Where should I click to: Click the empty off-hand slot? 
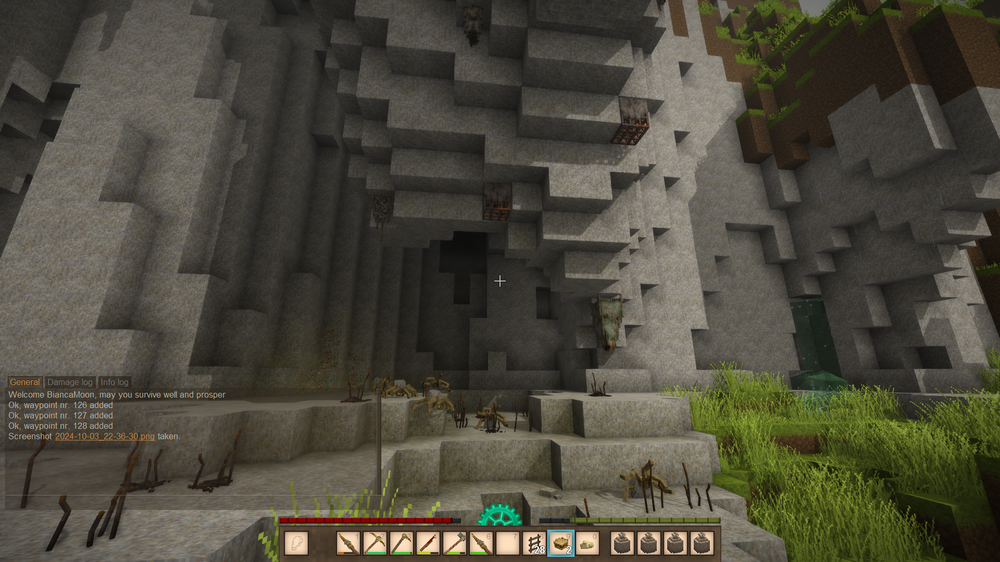[x=296, y=543]
